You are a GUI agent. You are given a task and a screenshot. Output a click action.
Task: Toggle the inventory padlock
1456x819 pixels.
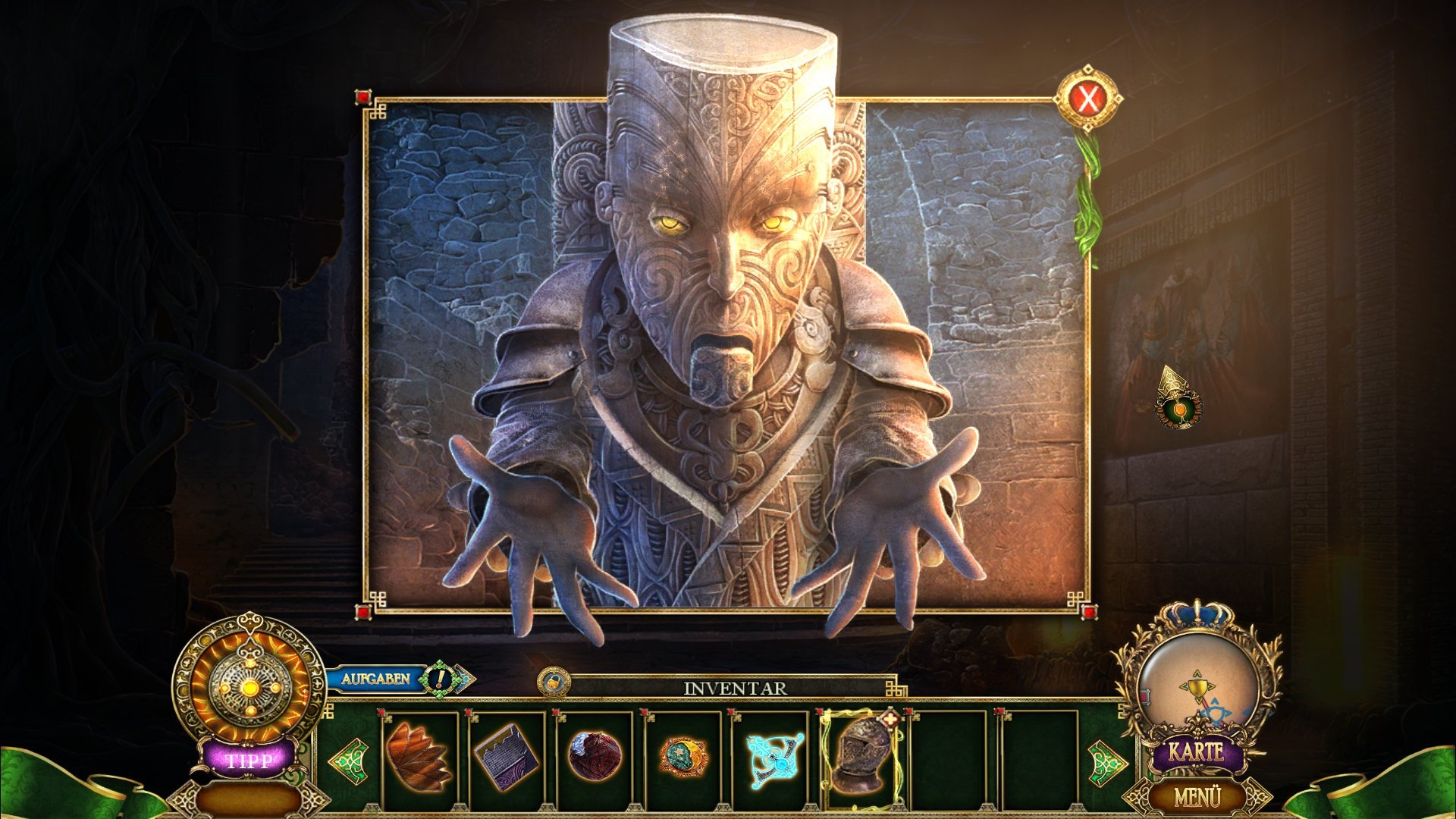click(x=554, y=680)
